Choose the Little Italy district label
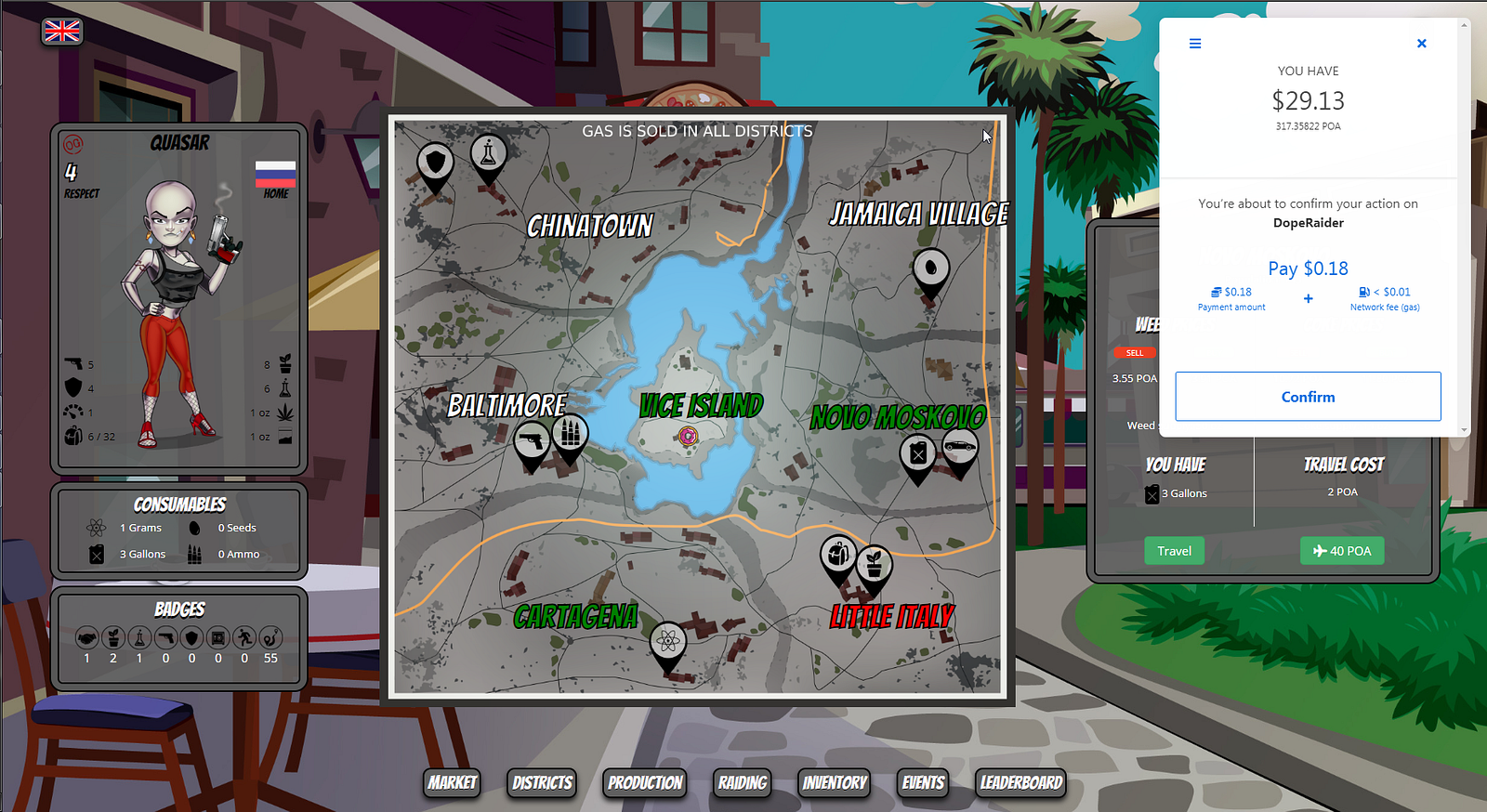1487x812 pixels. coord(891,616)
